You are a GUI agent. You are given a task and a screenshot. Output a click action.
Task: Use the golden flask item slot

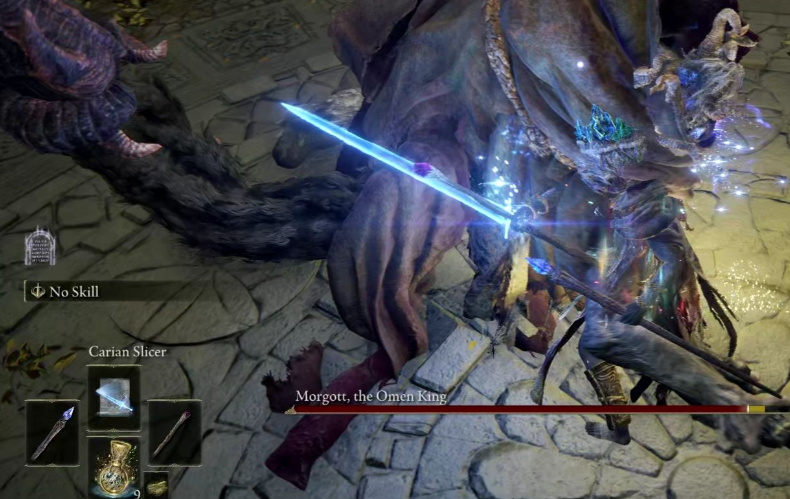(113, 466)
